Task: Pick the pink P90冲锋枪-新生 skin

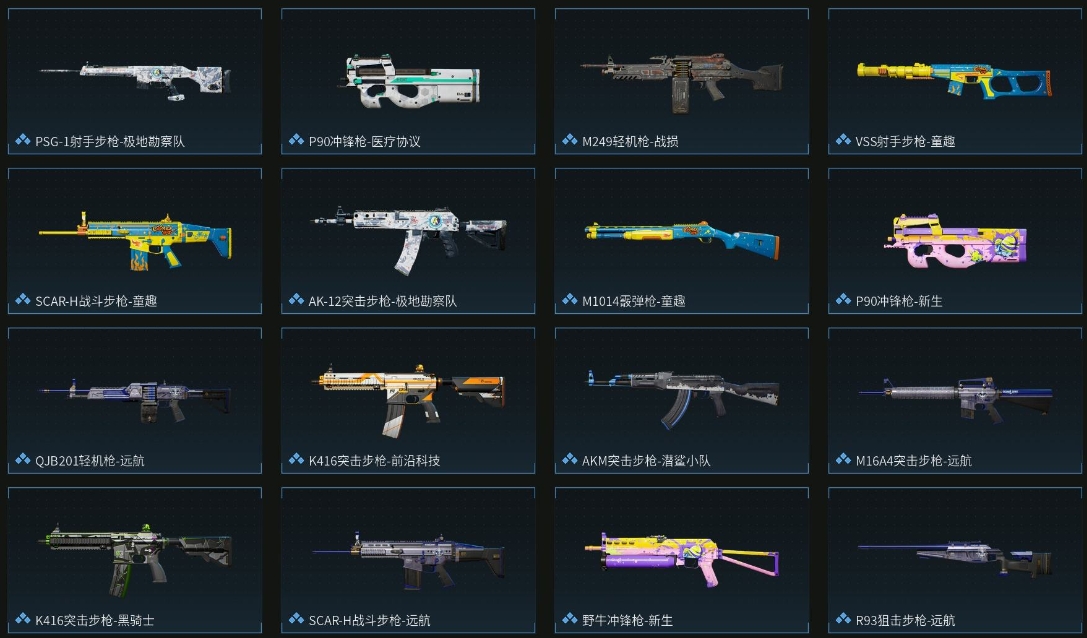Action: (x=955, y=240)
